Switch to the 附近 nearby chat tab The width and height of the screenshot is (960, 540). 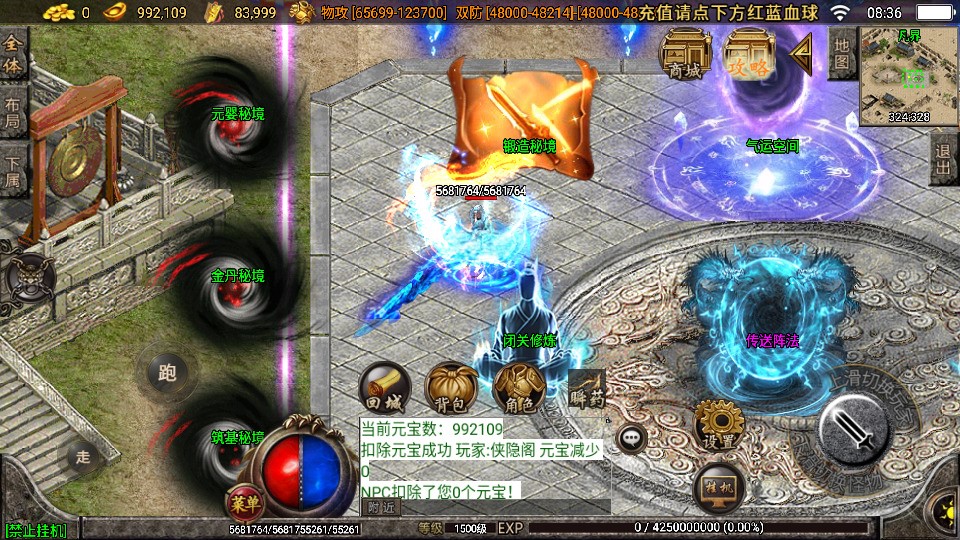pyautogui.click(x=380, y=507)
